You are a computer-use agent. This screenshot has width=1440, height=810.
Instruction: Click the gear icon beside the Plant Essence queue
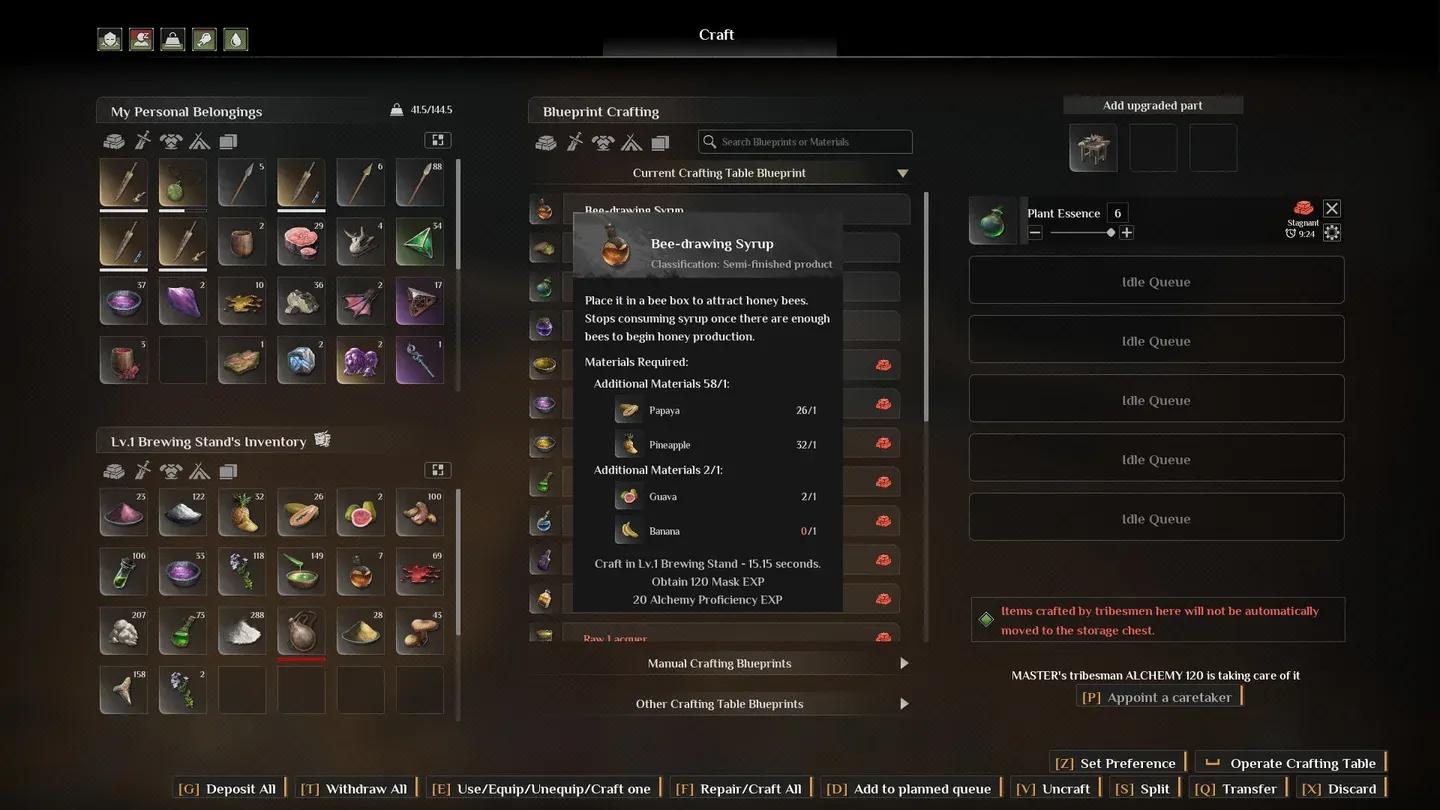[1332, 232]
